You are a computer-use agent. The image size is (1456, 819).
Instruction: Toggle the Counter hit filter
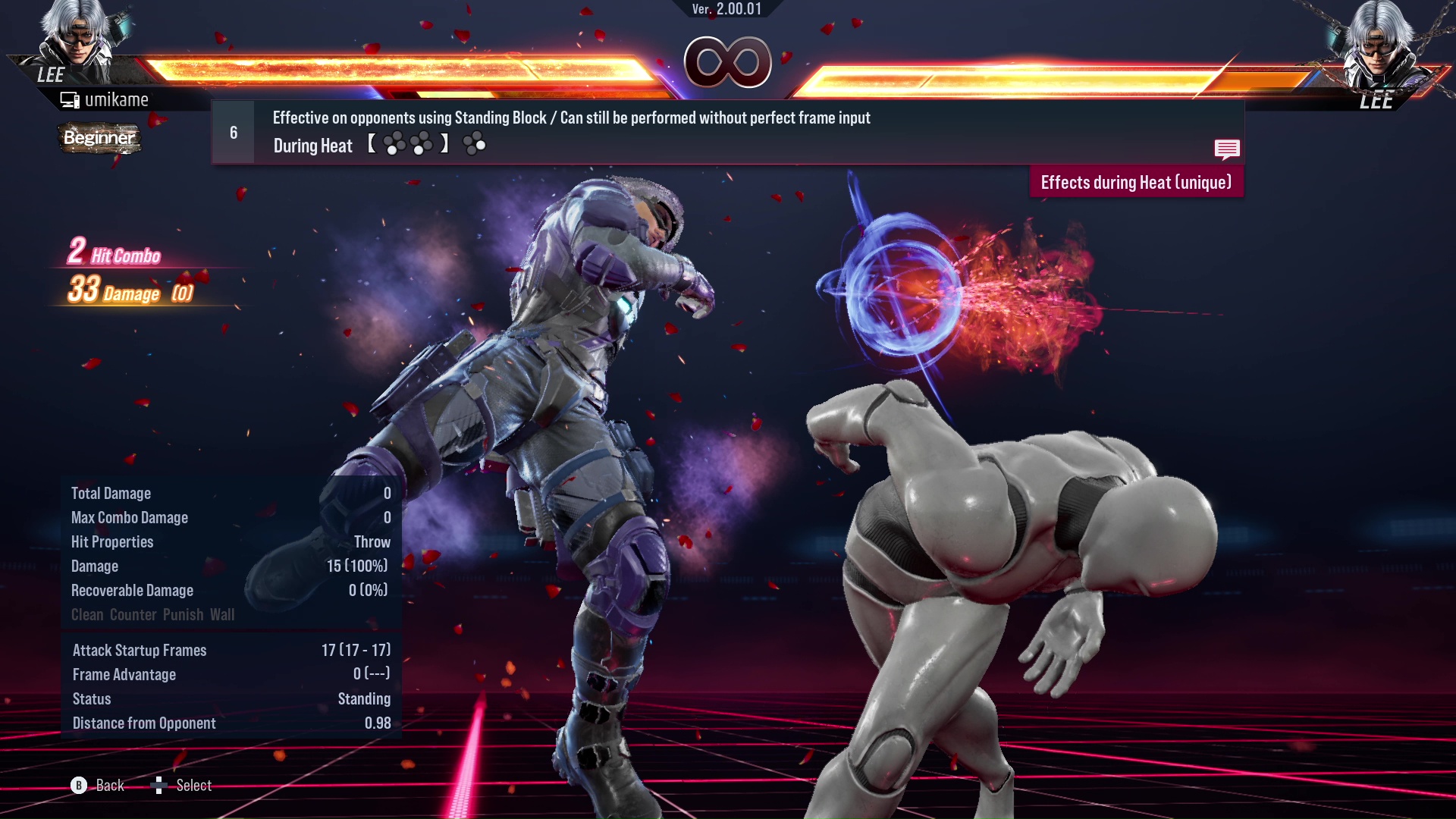click(133, 614)
